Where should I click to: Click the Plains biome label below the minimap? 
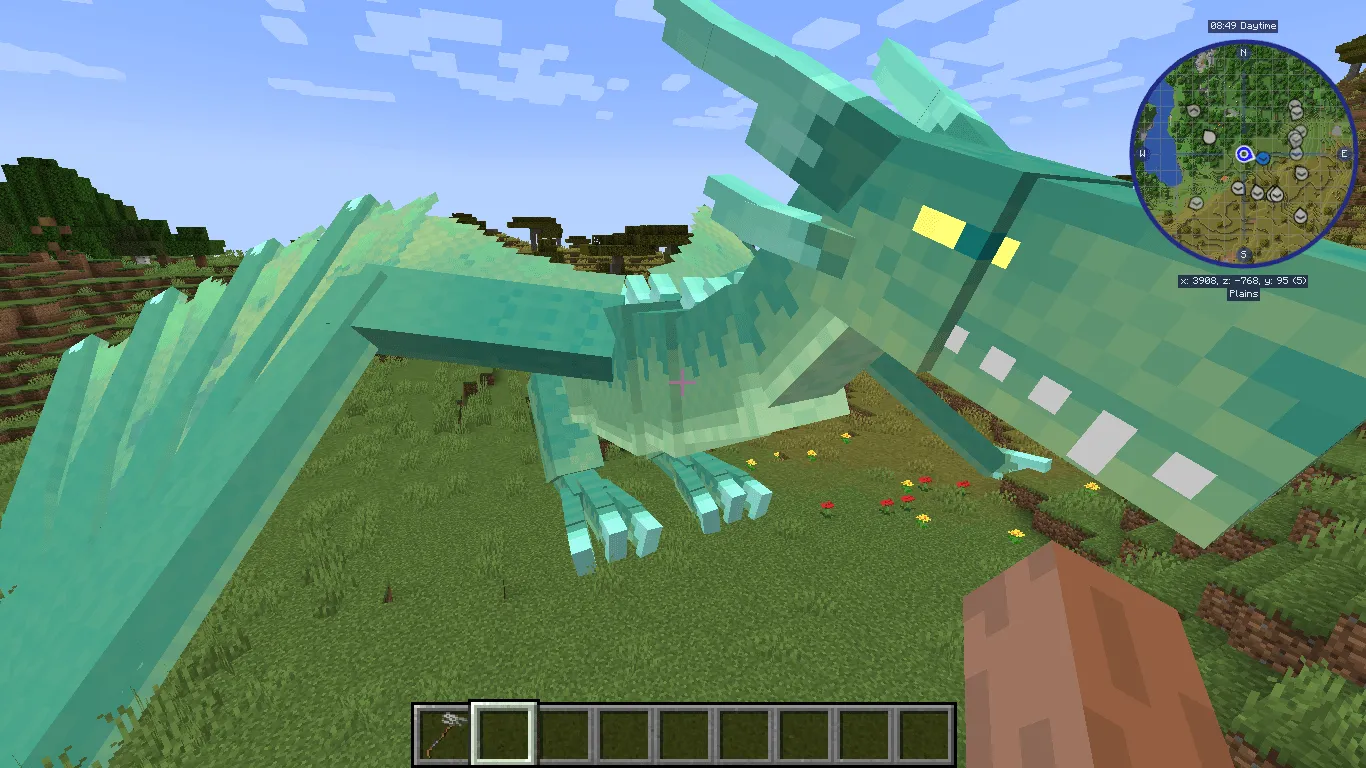coord(1243,293)
